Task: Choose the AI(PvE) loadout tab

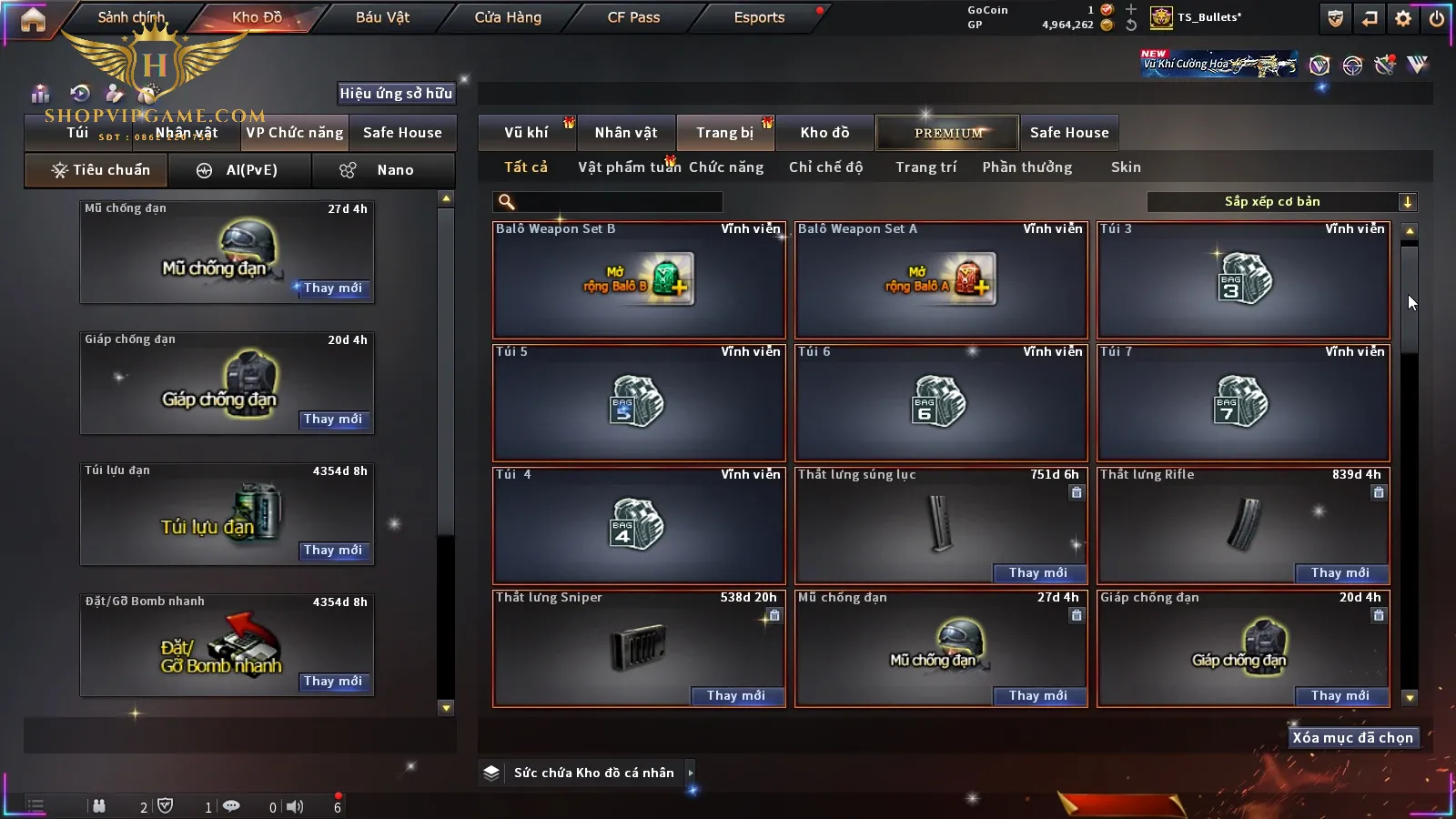Action: click(x=240, y=170)
